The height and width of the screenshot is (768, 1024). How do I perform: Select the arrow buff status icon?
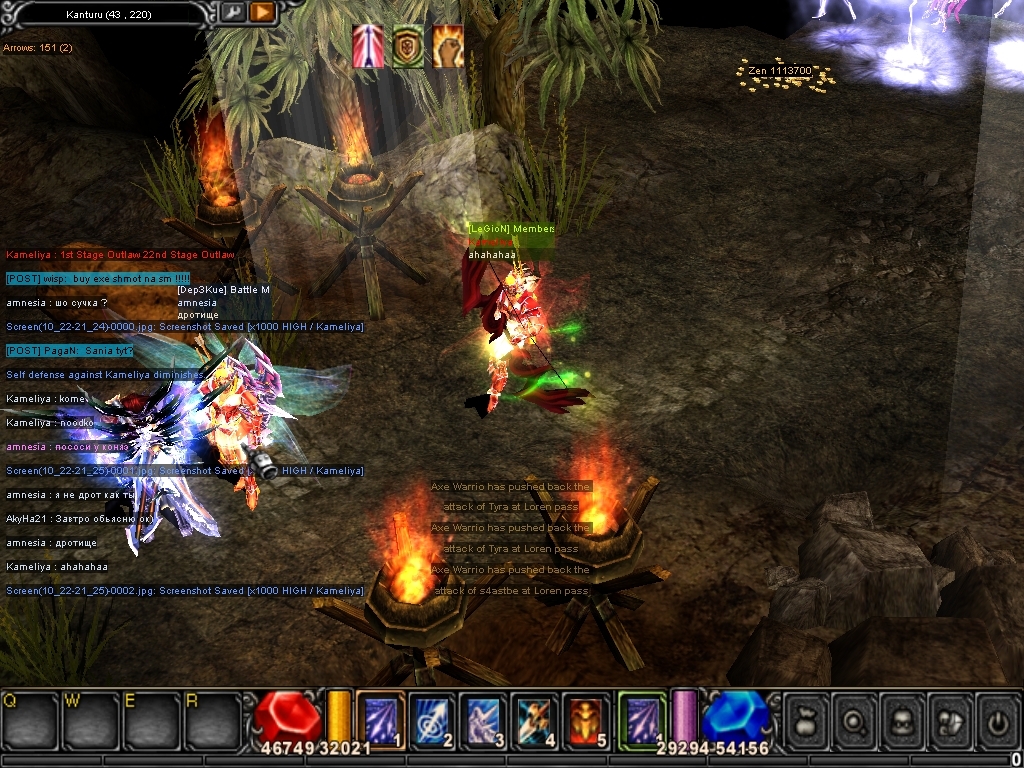tap(368, 46)
